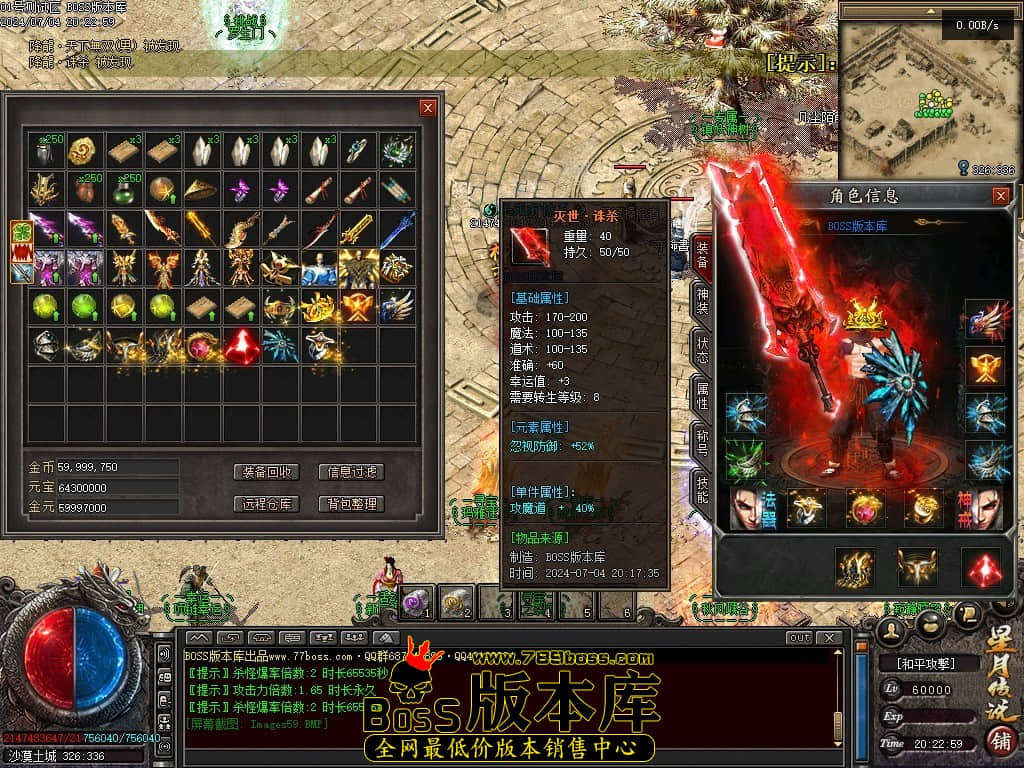
Task: Open the 信息过滤 info filter
Action: pyautogui.click(x=351, y=472)
